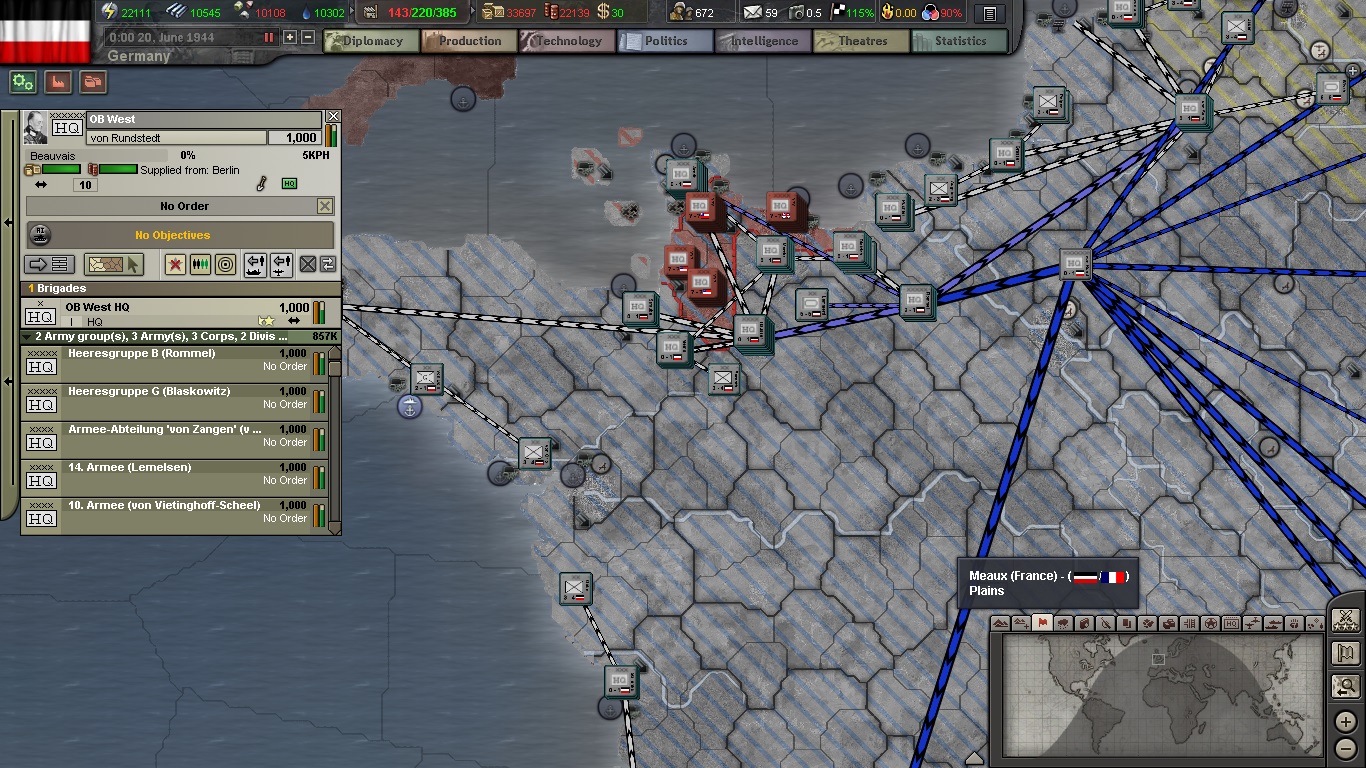1366x768 pixels.
Task: Toggle reinforcement priority for the unit
Action: (x=201, y=264)
